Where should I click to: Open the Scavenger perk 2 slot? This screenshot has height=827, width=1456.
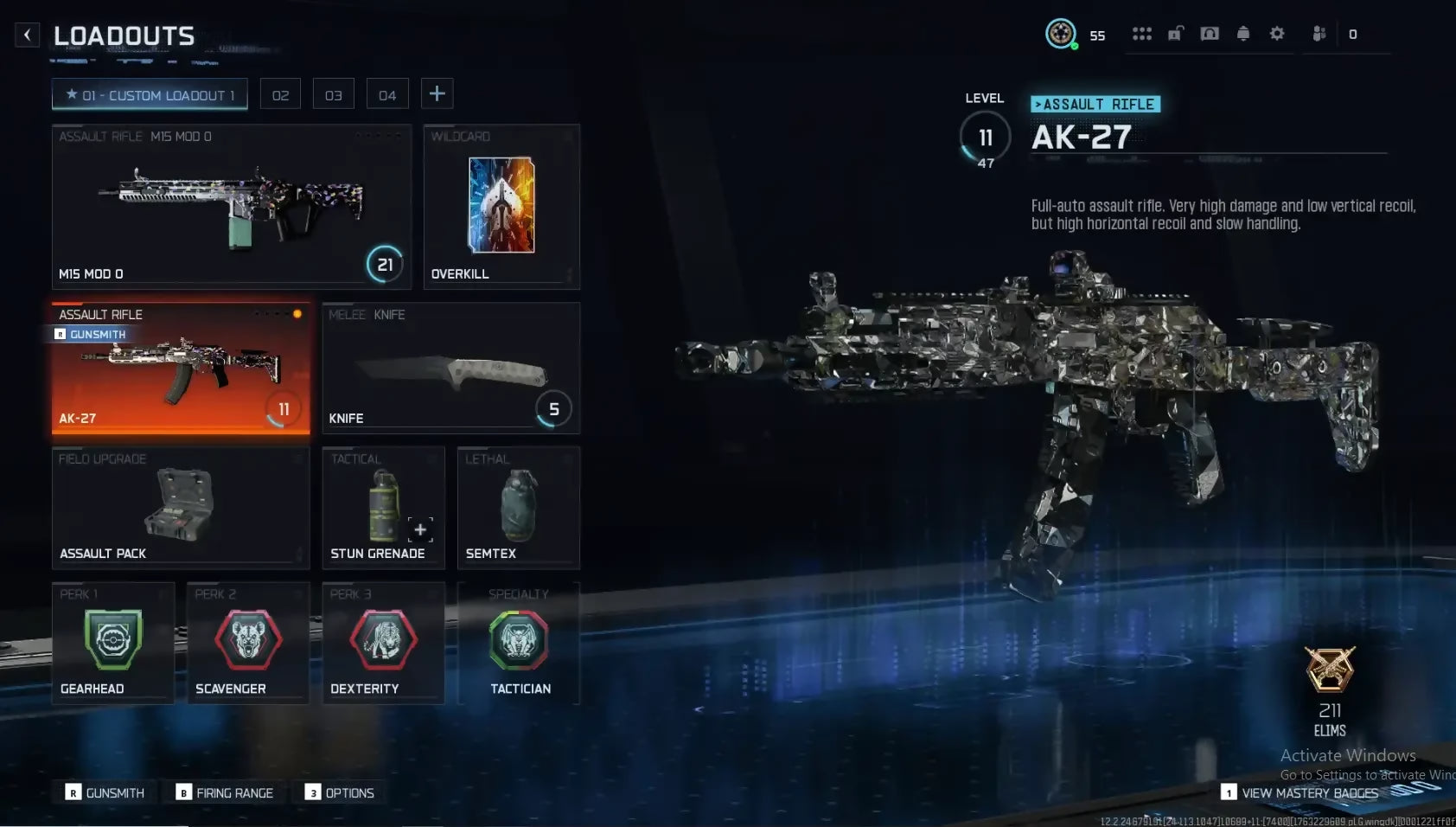coord(248,643)
